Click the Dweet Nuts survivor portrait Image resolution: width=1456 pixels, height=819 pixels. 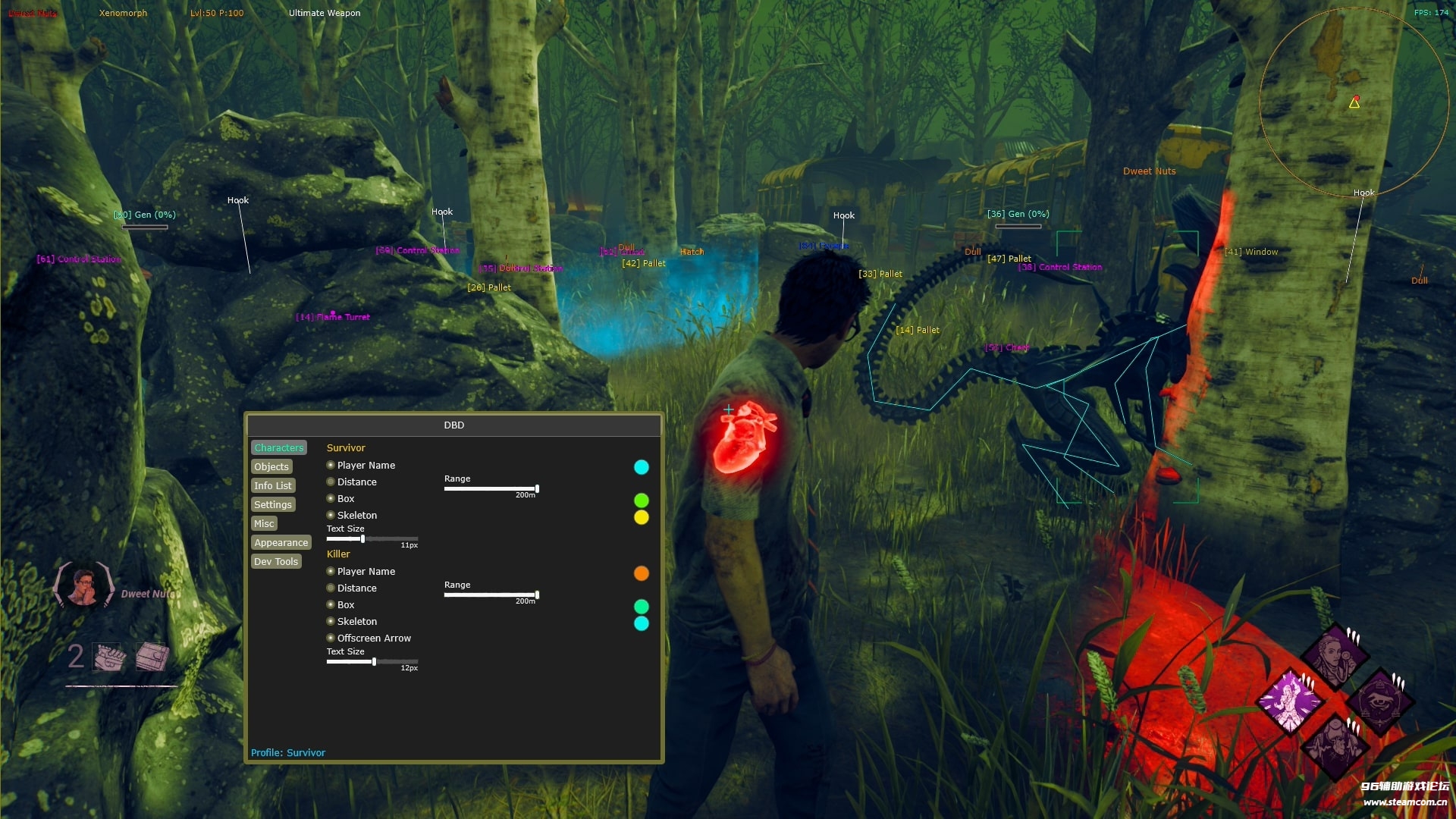coord(84,586)
